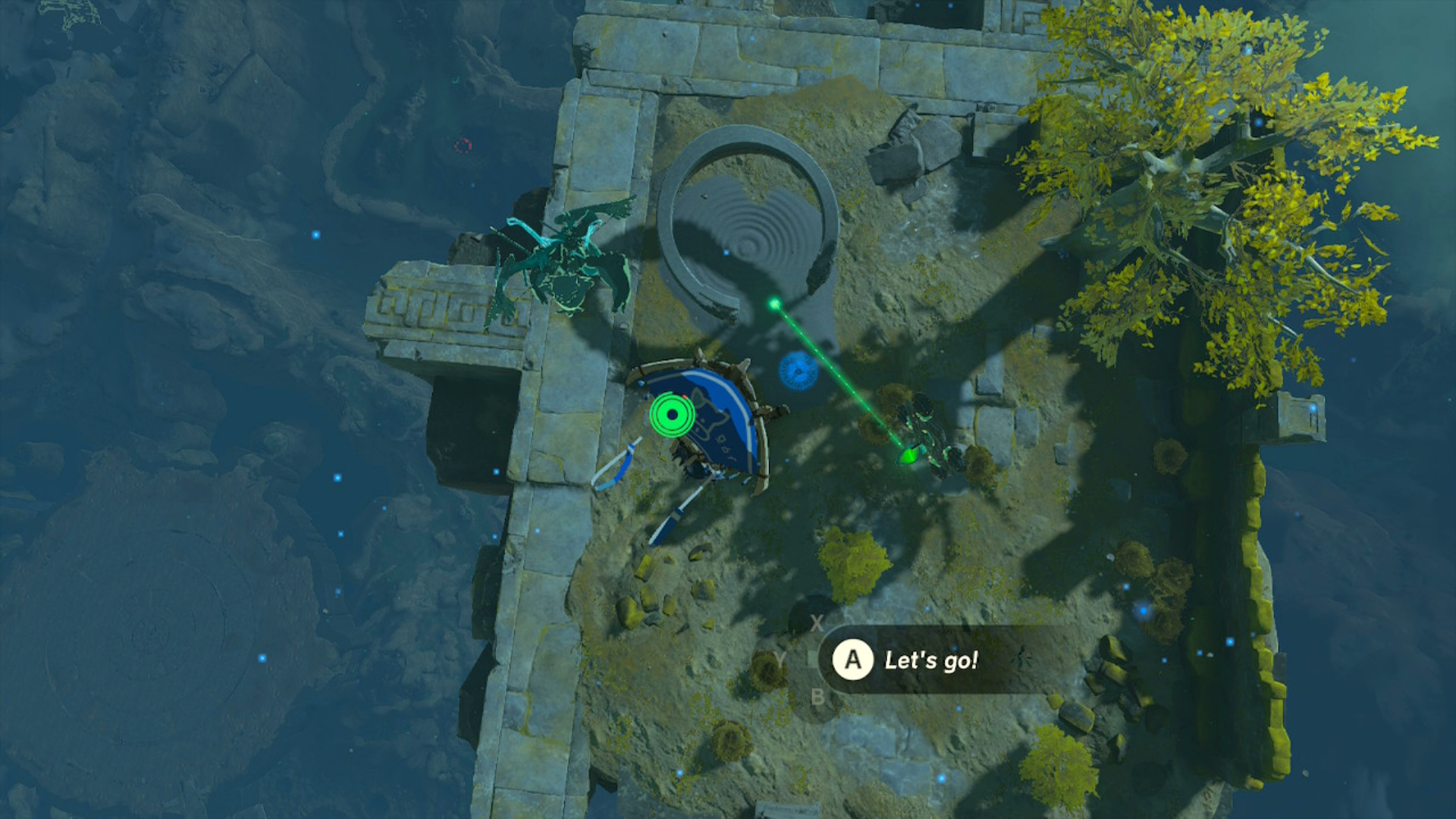Click the faded X button hint icon
This screenshot has height=819, width=1456.
click(817, 623)
